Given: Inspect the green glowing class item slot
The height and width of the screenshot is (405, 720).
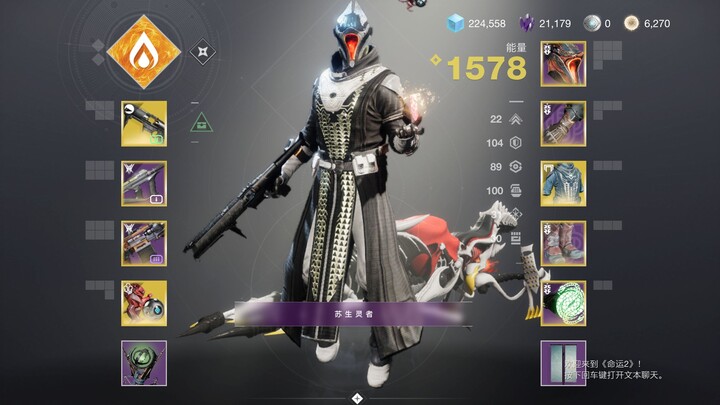Looking at the screenshot, I should (x=563, y=303).
